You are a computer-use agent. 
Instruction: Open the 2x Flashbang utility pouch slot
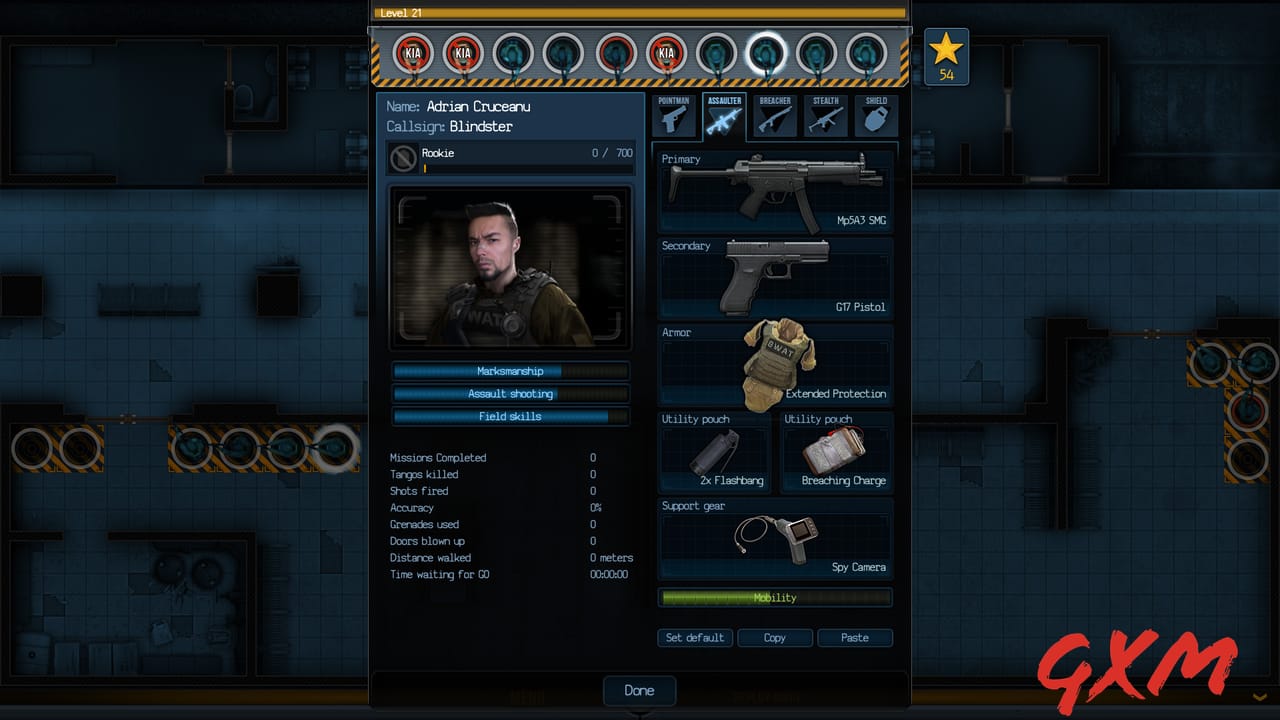tap(714, 452)
